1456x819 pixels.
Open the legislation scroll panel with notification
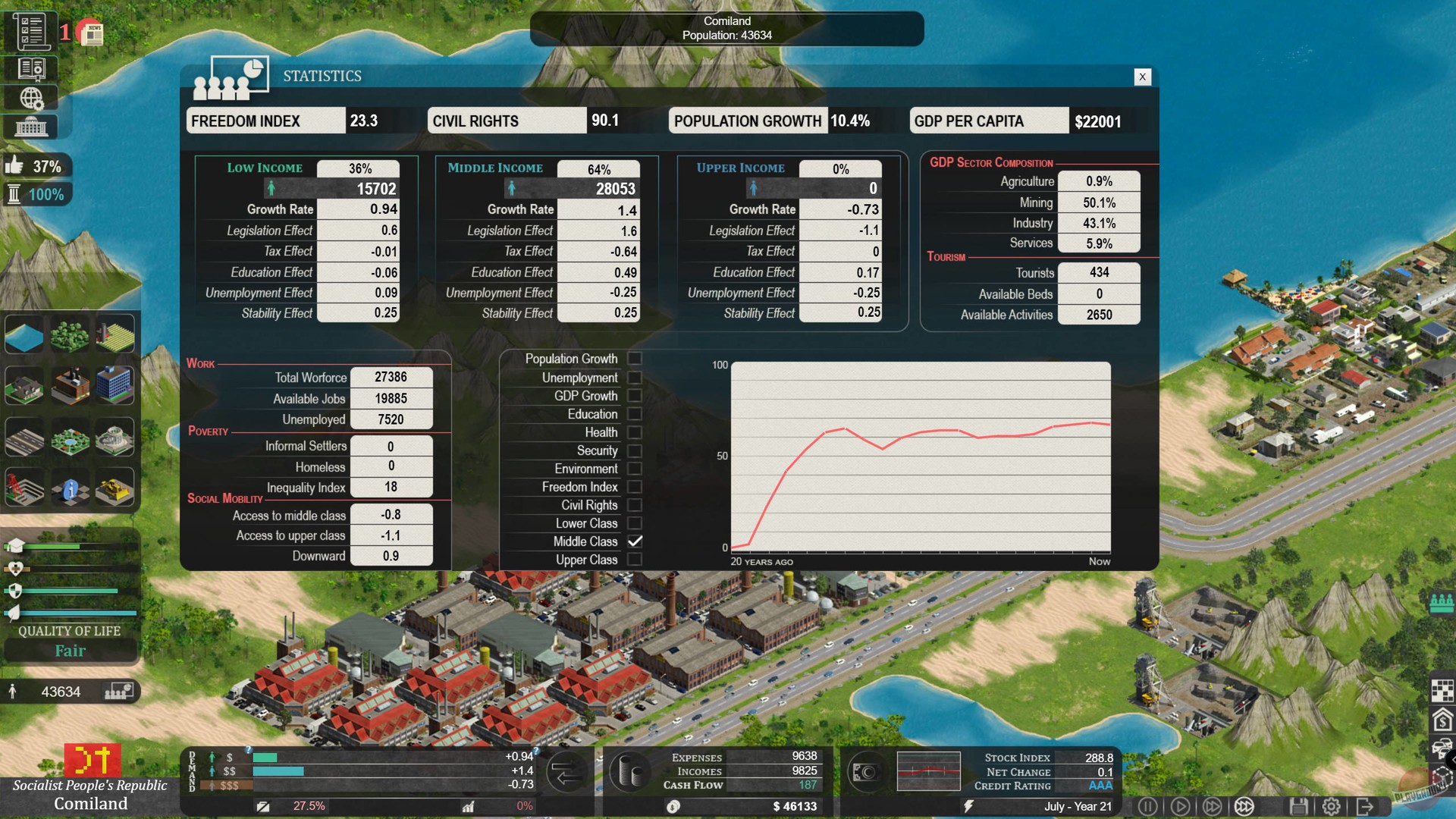tap(32, 31)
